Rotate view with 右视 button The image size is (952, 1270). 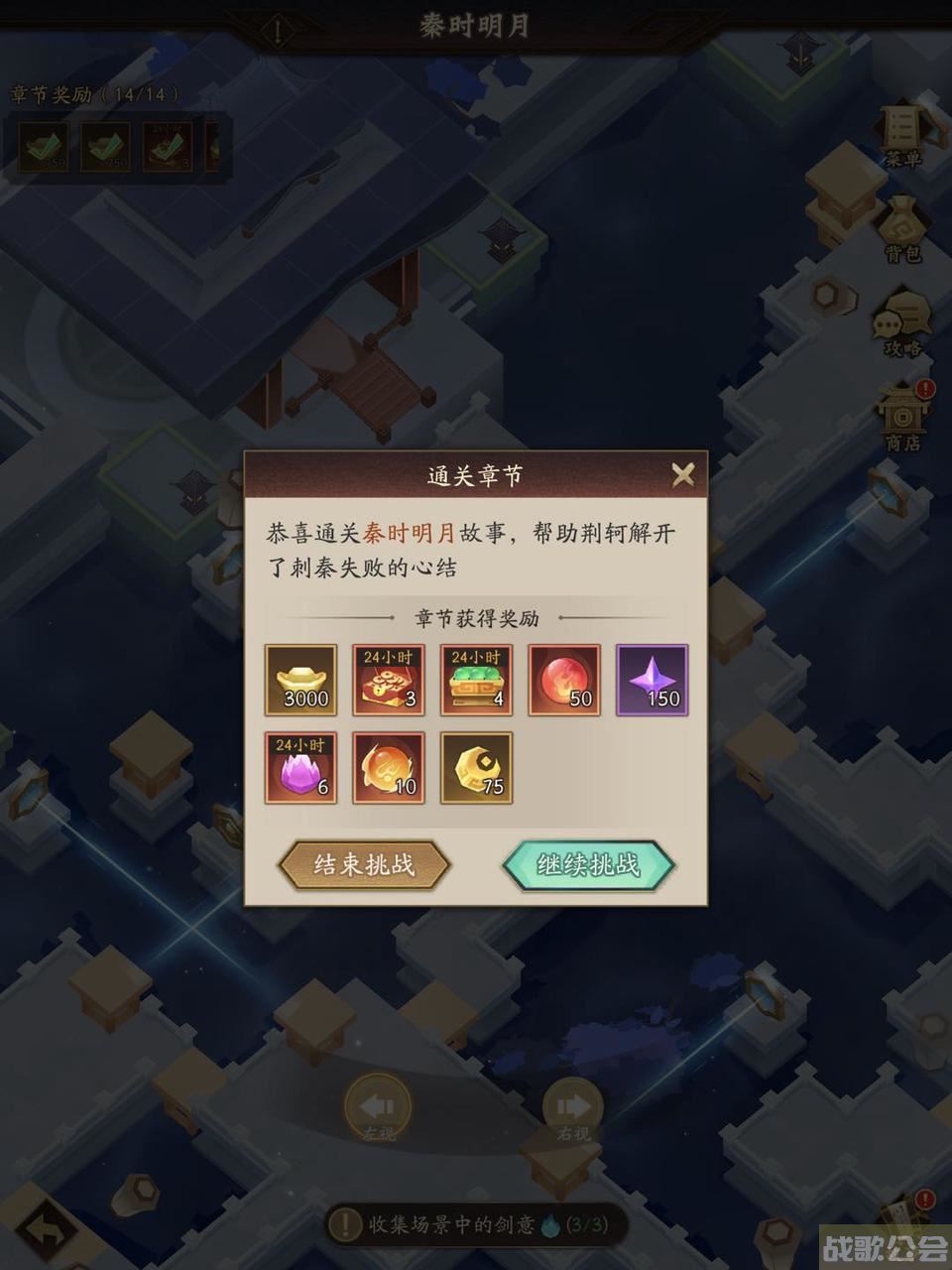click(573, 1106)
